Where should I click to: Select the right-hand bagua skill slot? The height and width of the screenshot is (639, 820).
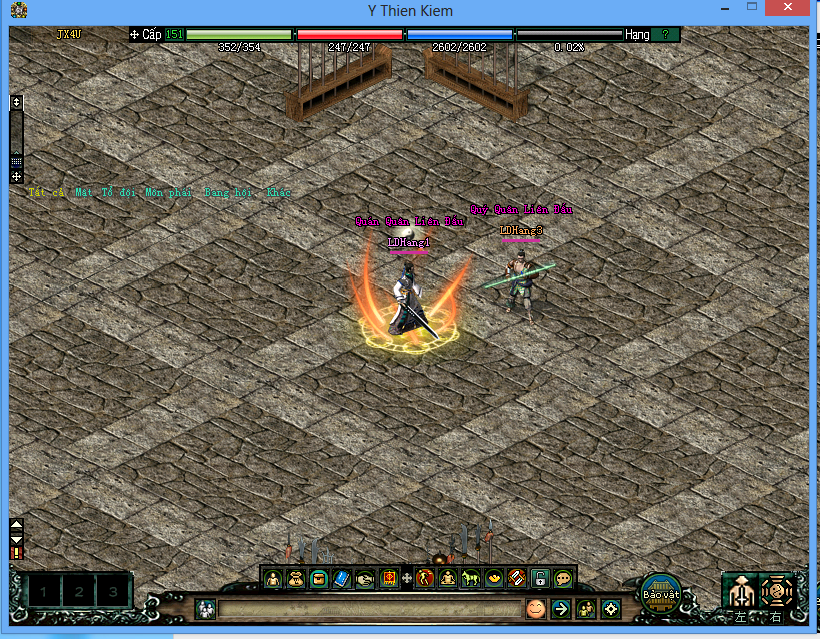click(x=778, y=591)
